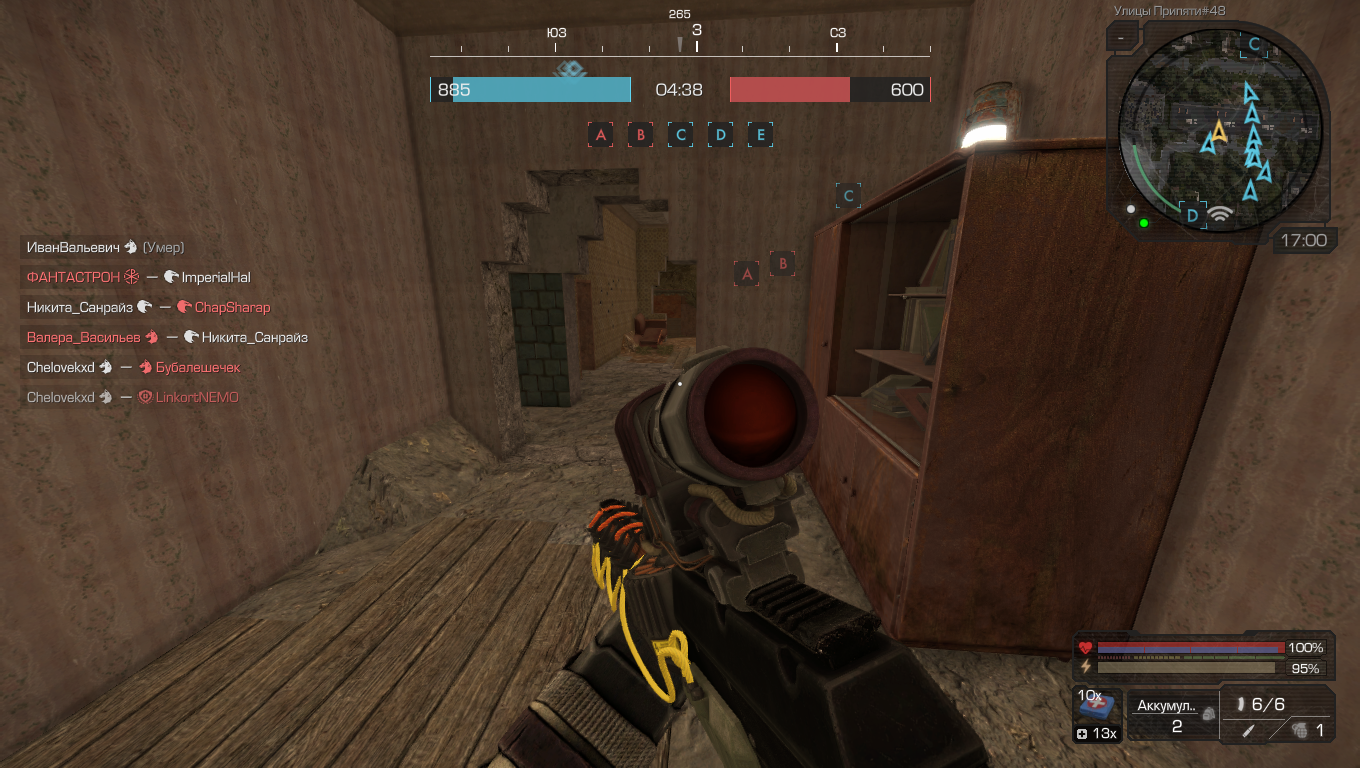Click the signal strength icon on the minimap

[x=1218, y=213]
